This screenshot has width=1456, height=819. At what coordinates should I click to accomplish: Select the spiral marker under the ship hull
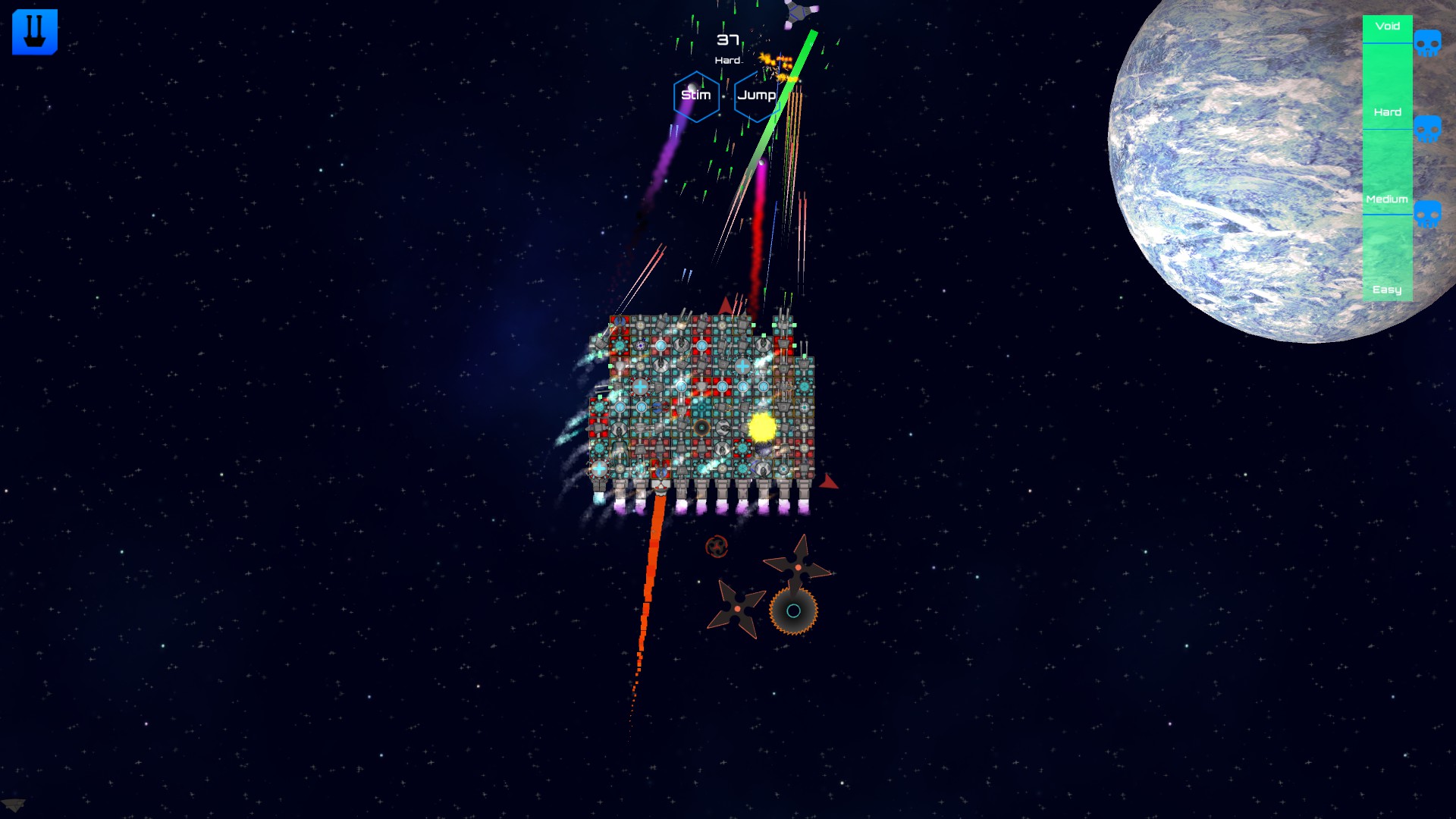point(715,544)
